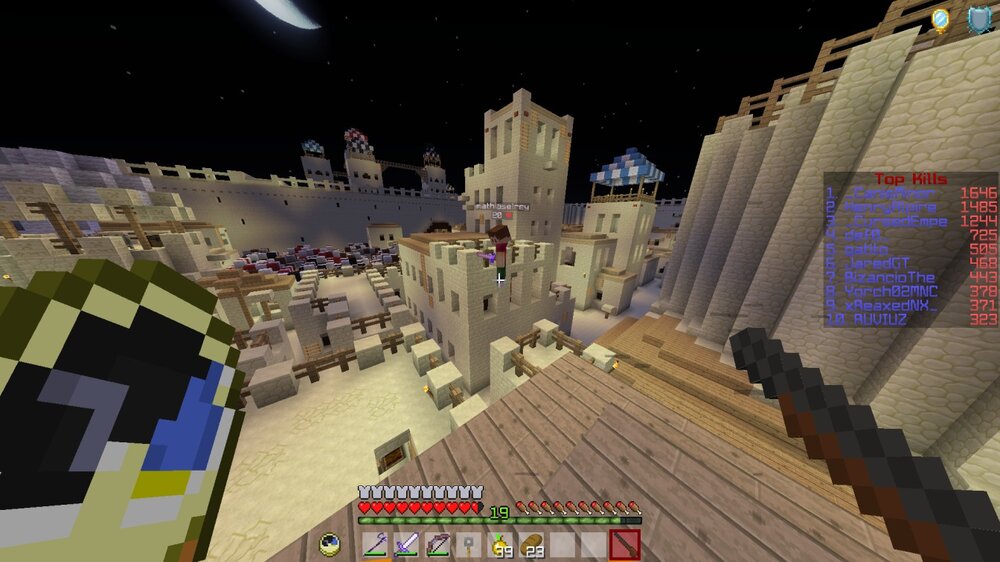Viewport: 1000px width, 562px height.
Task: Click the off-hand eye item slot
Action: point(331,546)
